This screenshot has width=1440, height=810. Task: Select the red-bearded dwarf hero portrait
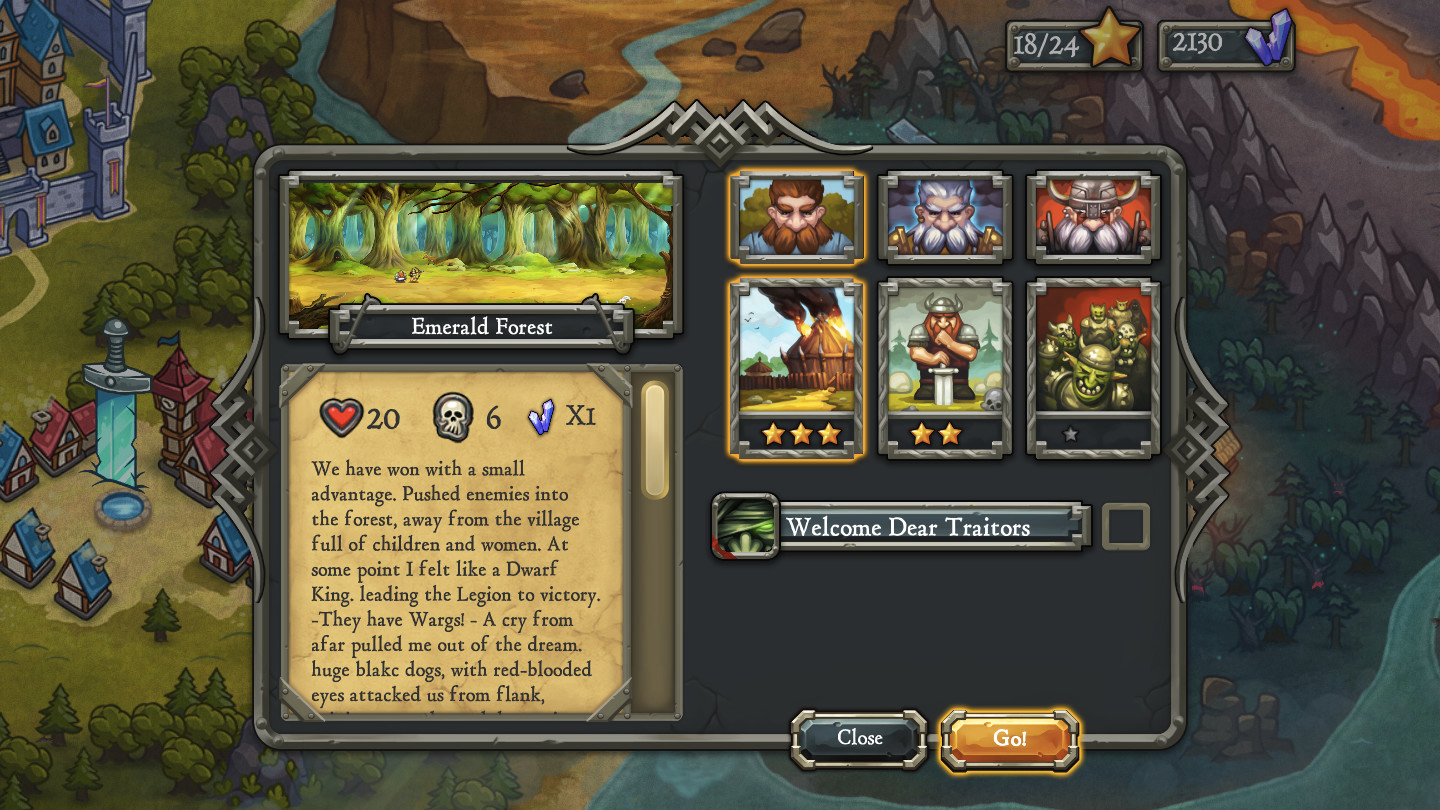pos(796,217)
